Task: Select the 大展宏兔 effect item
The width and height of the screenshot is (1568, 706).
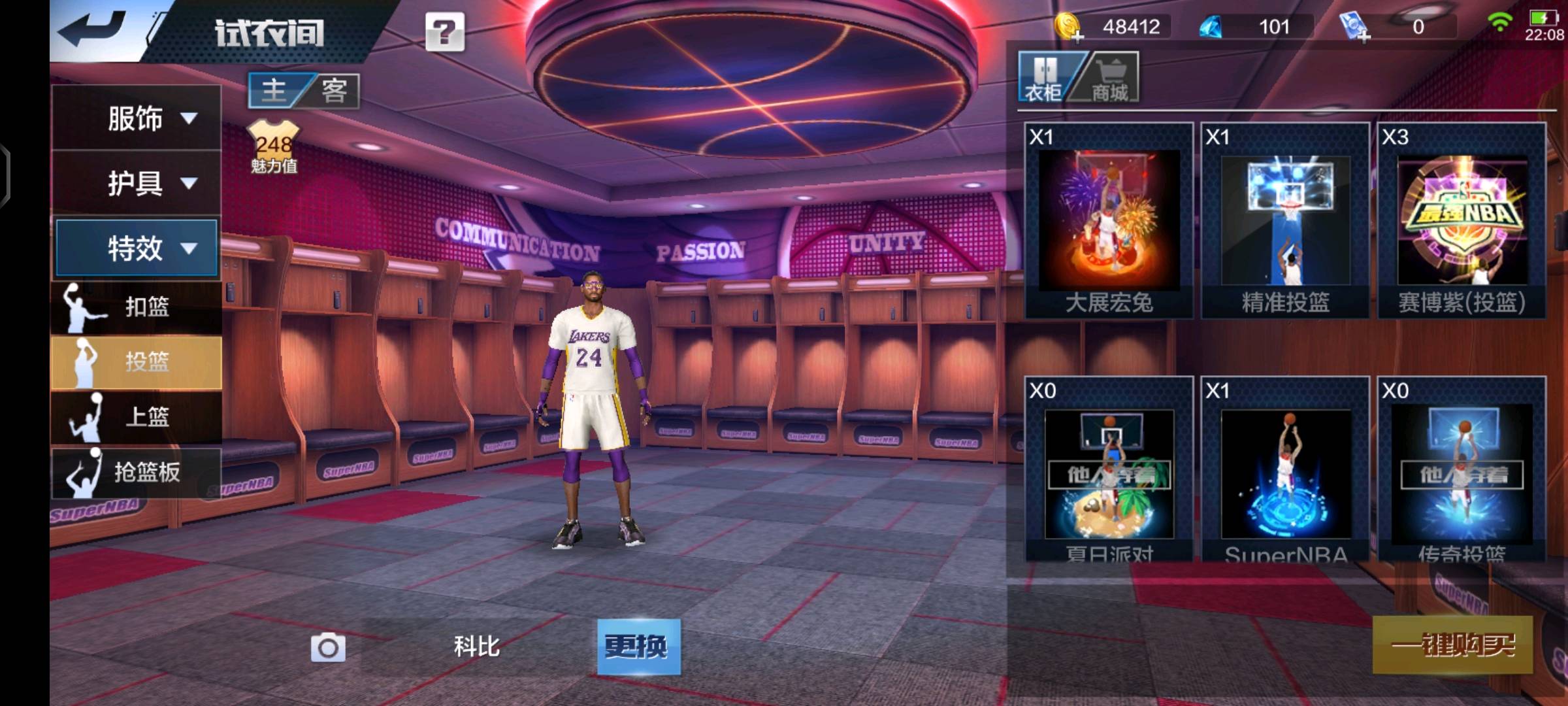Action: point(1109,221)
